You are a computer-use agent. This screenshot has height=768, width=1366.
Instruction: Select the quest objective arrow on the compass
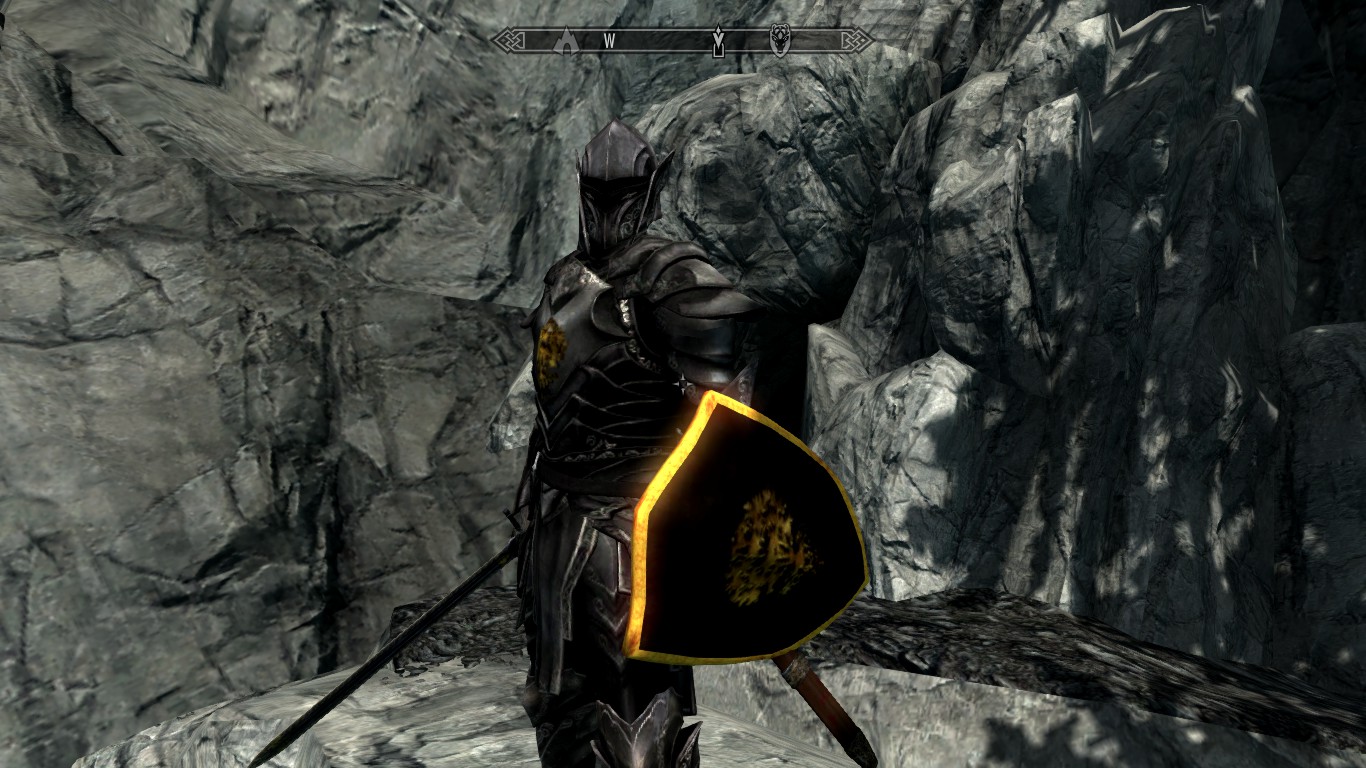[x=718, y=43]
